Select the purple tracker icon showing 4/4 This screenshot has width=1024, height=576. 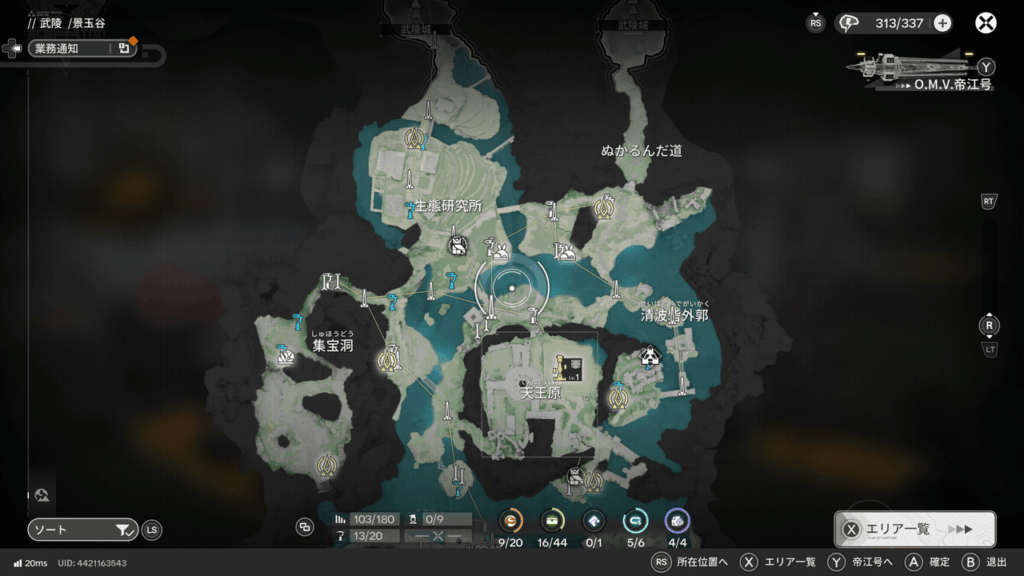(677, 521)
